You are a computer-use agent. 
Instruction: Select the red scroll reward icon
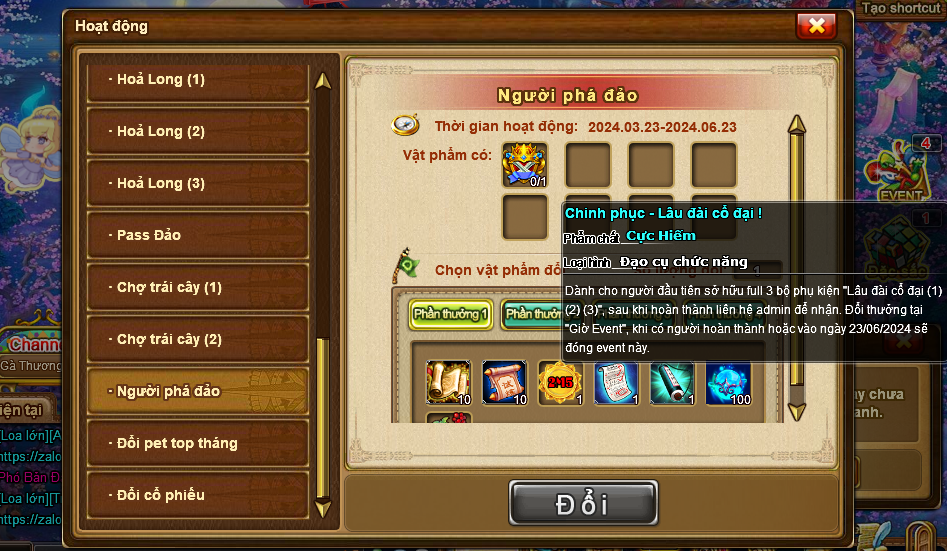504,383
